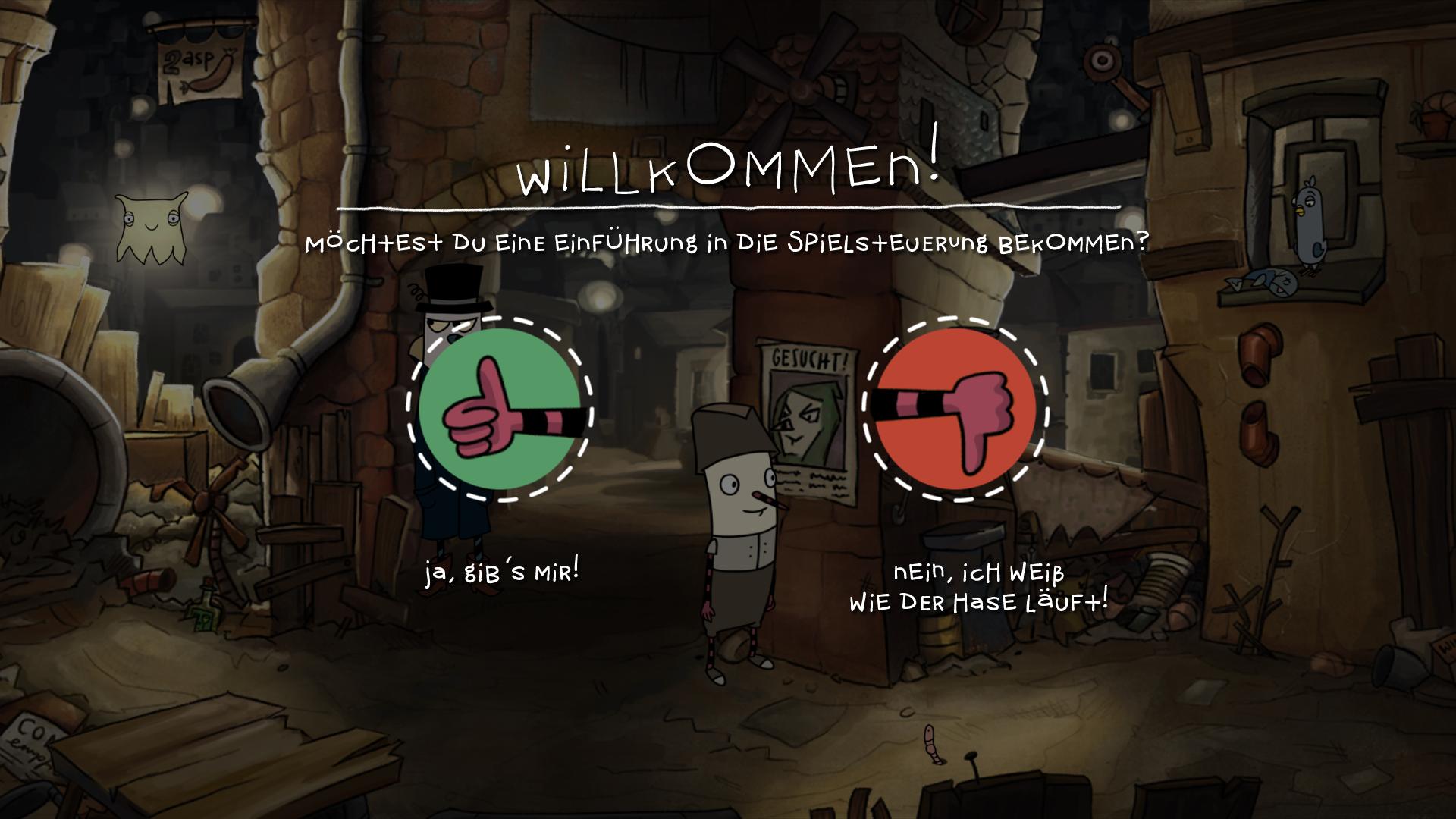The height and width of the screenshot is (819, 1456).
Task: Decline the tutorial with red thumbs-down button
Action: 955,409
